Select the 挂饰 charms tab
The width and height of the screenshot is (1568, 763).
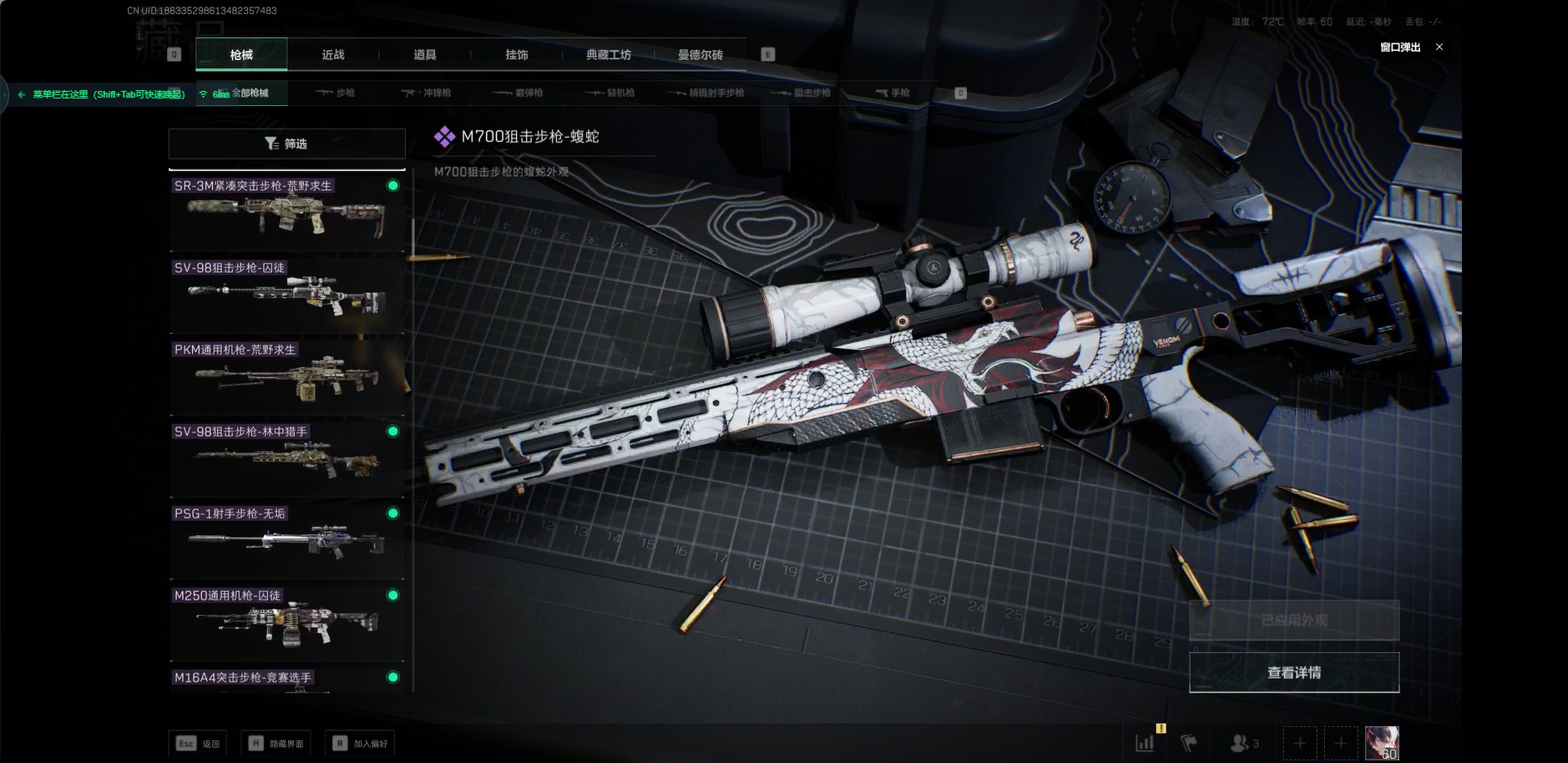[517, 55]
